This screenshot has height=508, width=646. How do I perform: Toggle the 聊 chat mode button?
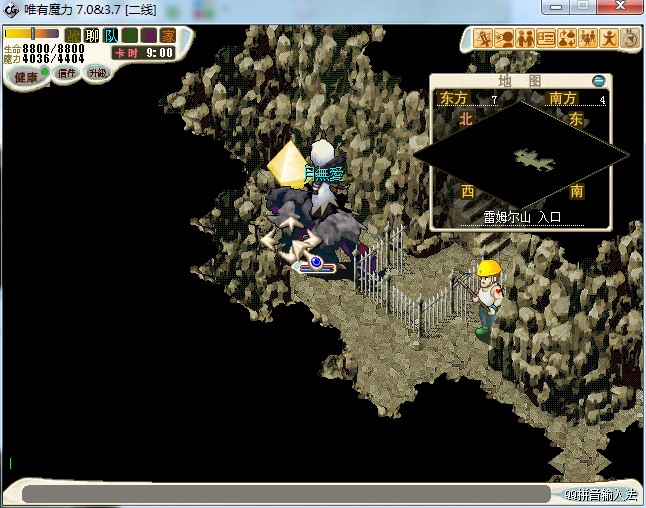tap(92, 36)
